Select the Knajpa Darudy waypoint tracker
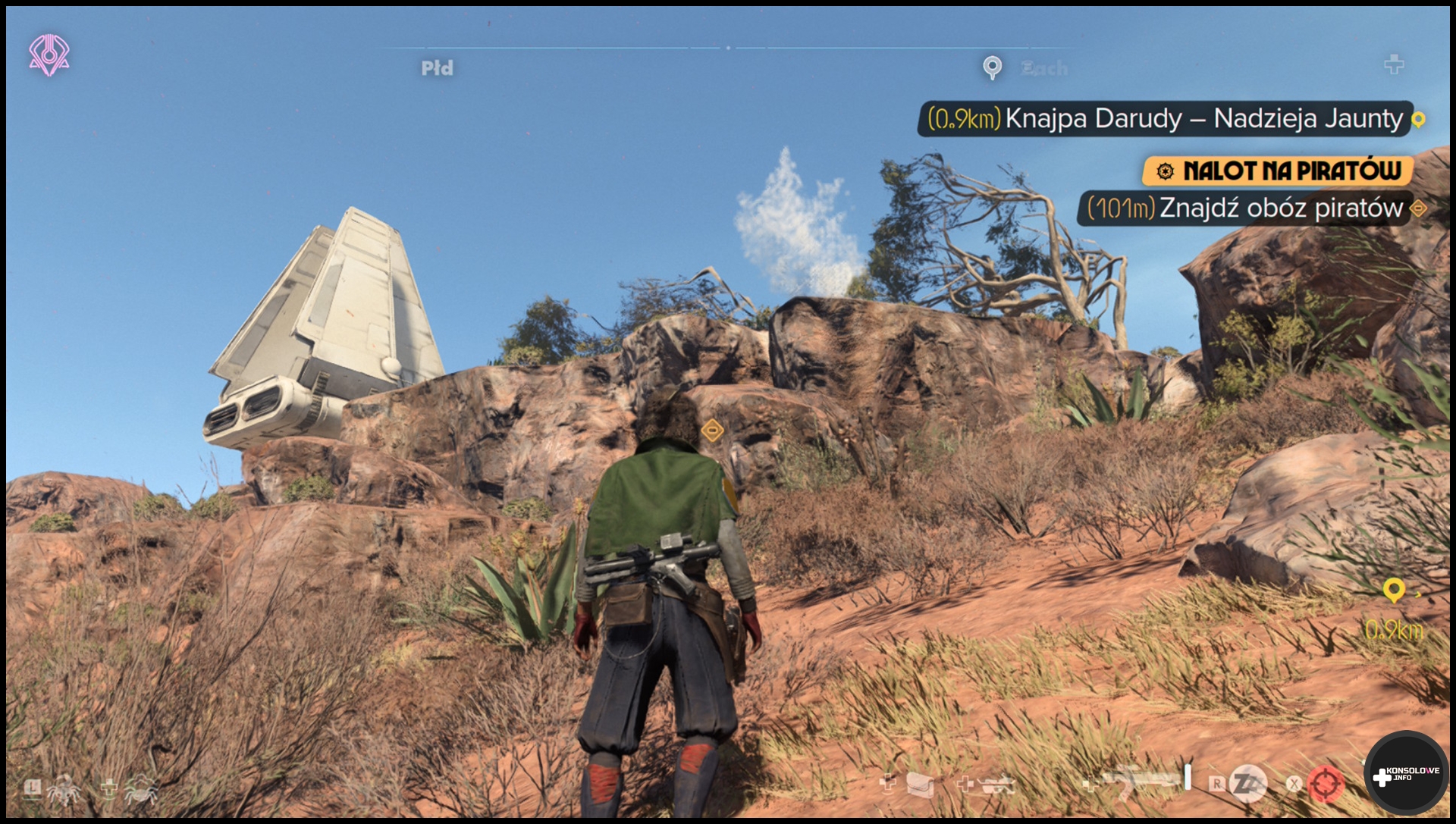Image resolution: width=1456 pixels, height=824 pixels. [1166, 119]
